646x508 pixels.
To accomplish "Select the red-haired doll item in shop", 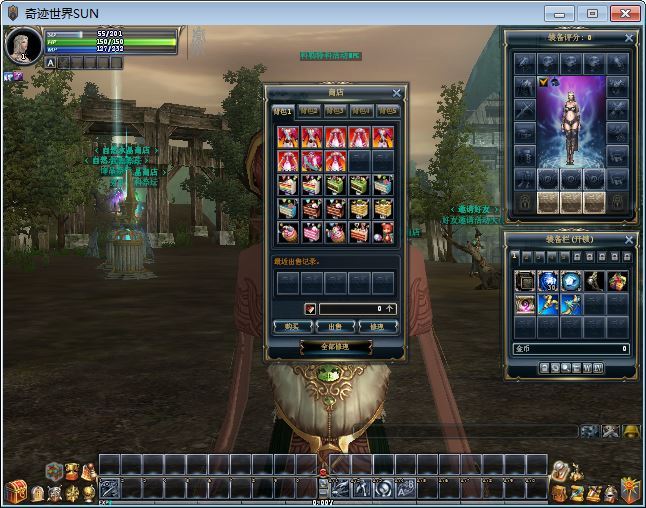I will coord(383,232).
